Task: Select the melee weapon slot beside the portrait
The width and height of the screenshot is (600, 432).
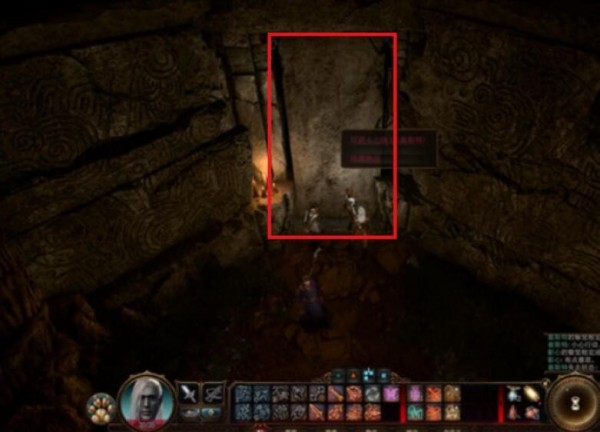Action: [190, 393]
